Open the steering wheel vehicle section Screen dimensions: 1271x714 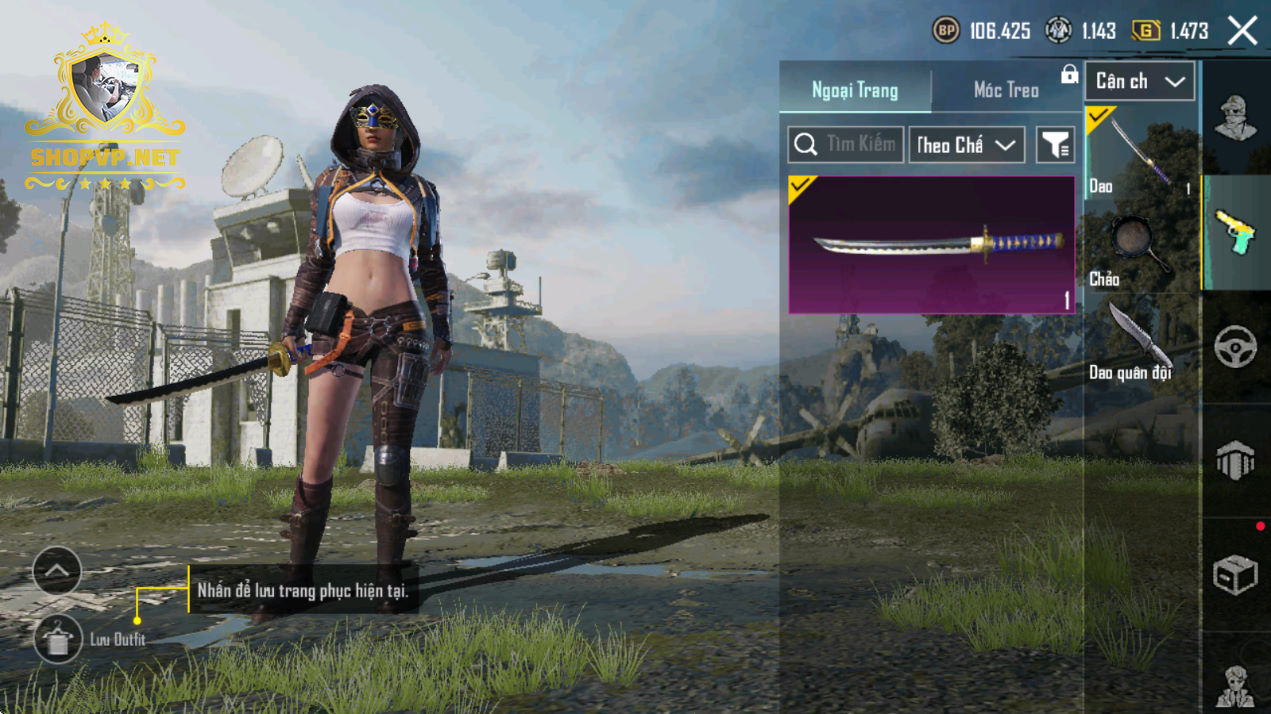point(1235,347)
